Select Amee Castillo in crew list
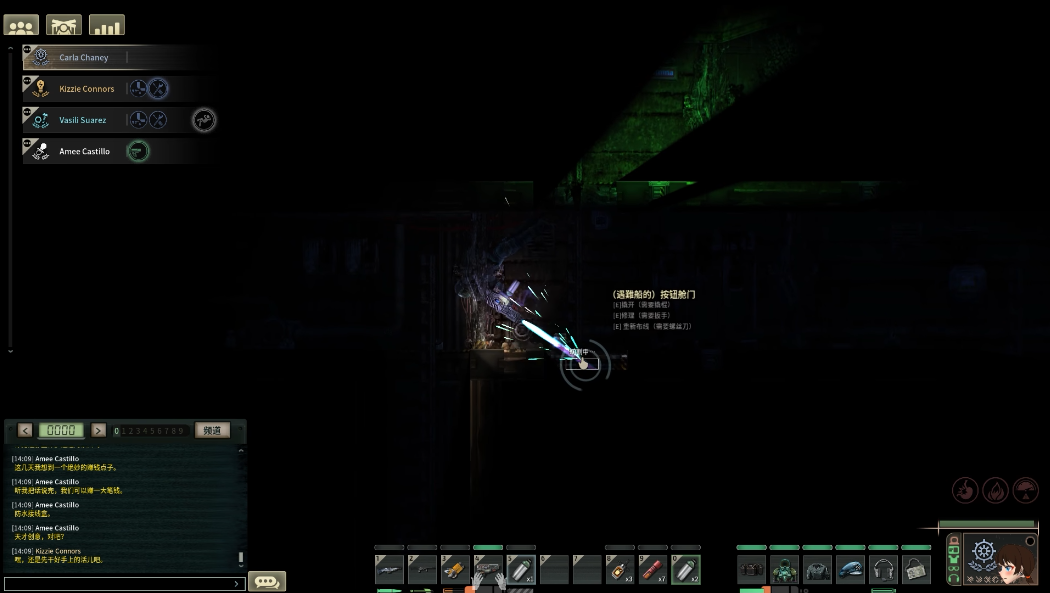1050x593 pixels. tap(84, 152)
